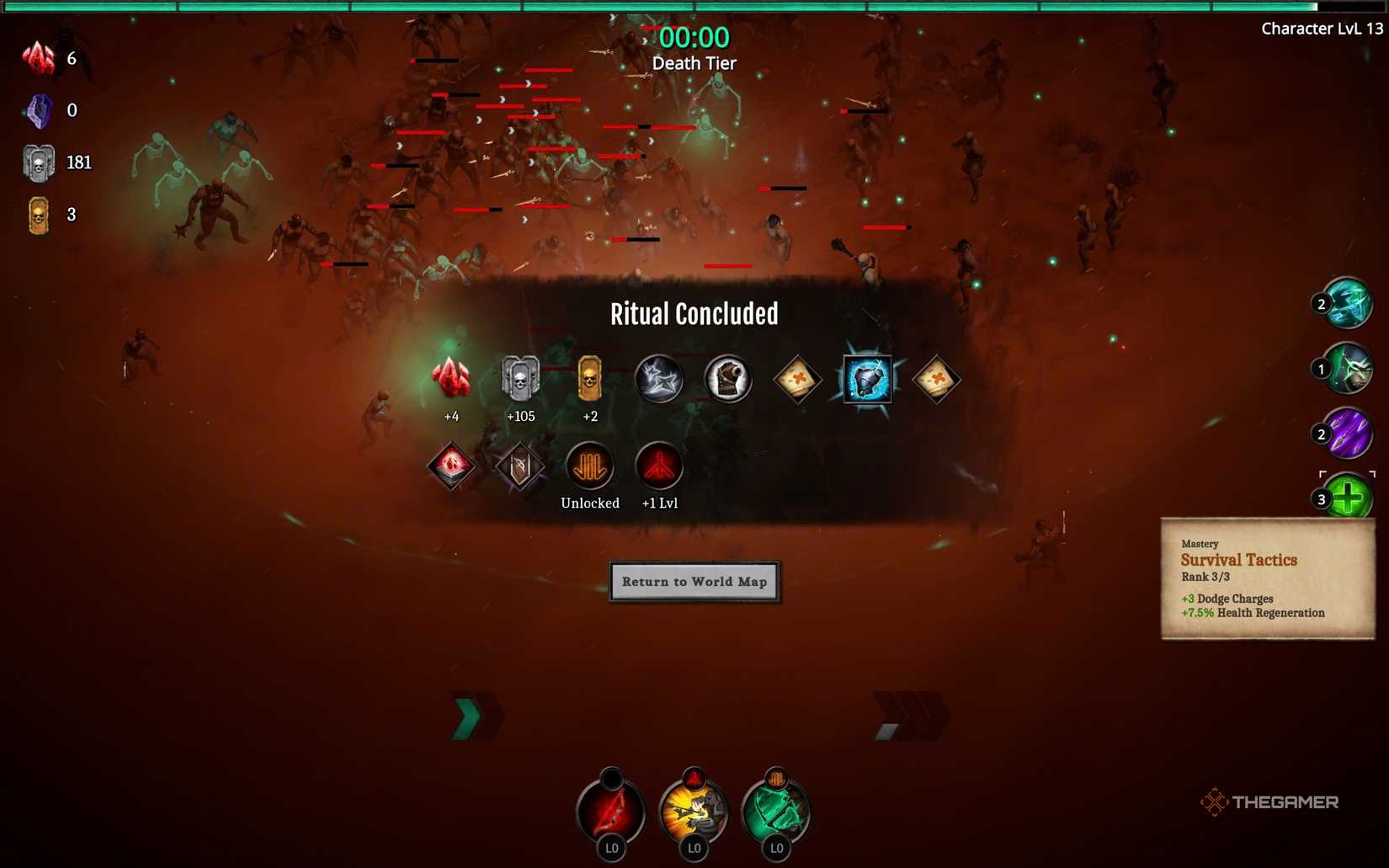Open the gauntlet armor reward icon

point(727,379)
